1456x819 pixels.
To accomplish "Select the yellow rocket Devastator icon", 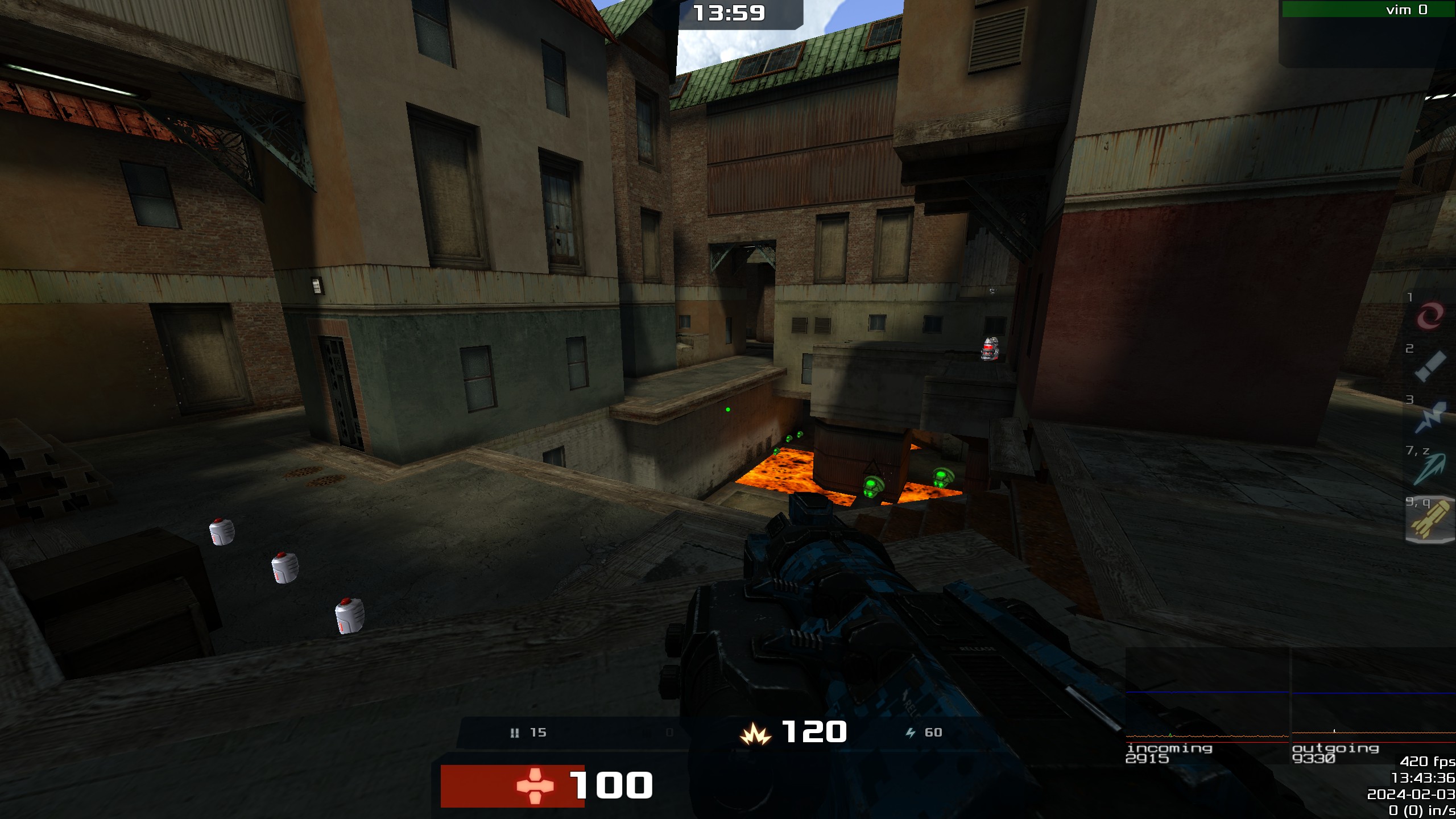I will click(x=1430, y=520).
